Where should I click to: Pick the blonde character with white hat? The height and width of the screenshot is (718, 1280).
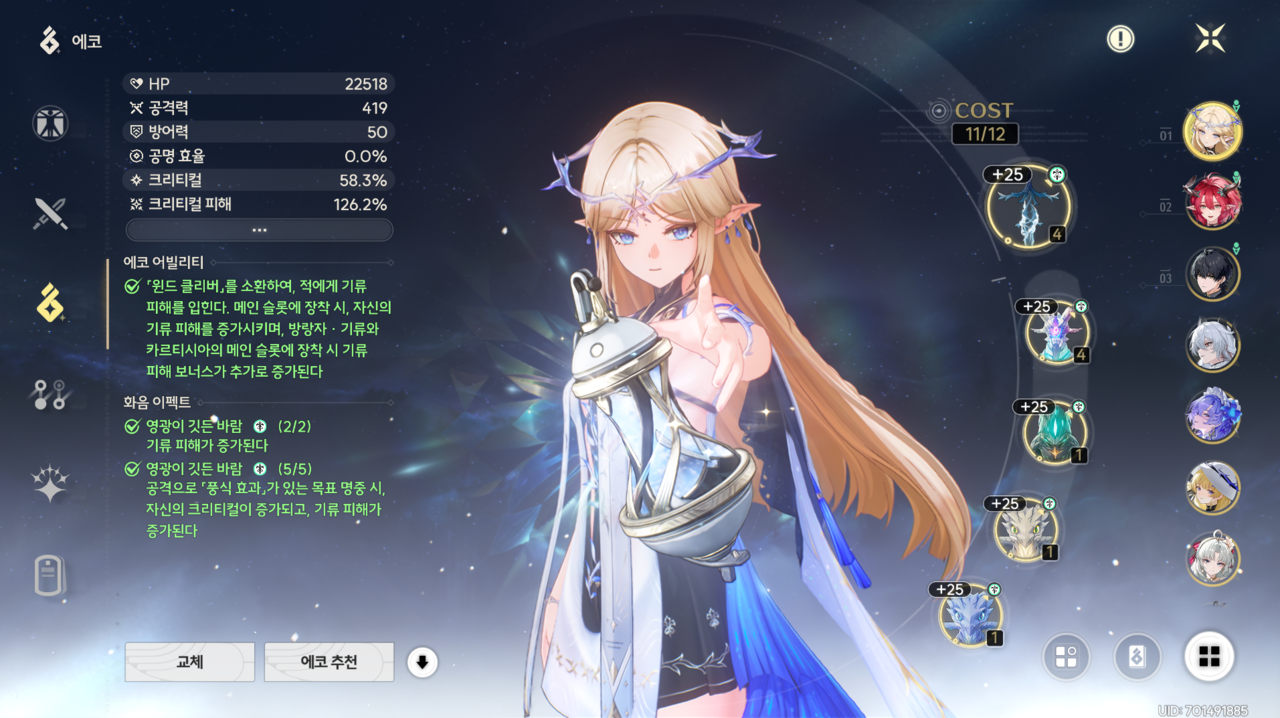pyautogui.click(x=1213, y=488)
